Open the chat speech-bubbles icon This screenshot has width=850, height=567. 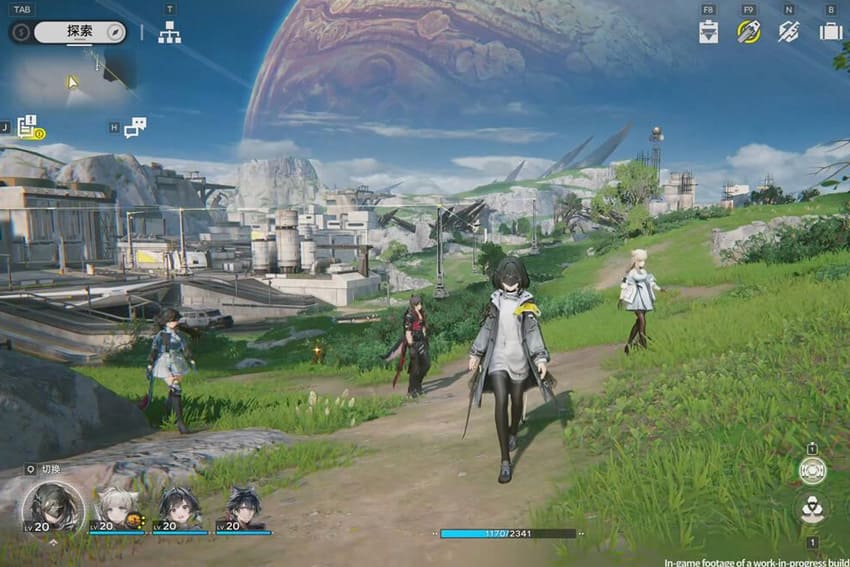pos(135,127)
